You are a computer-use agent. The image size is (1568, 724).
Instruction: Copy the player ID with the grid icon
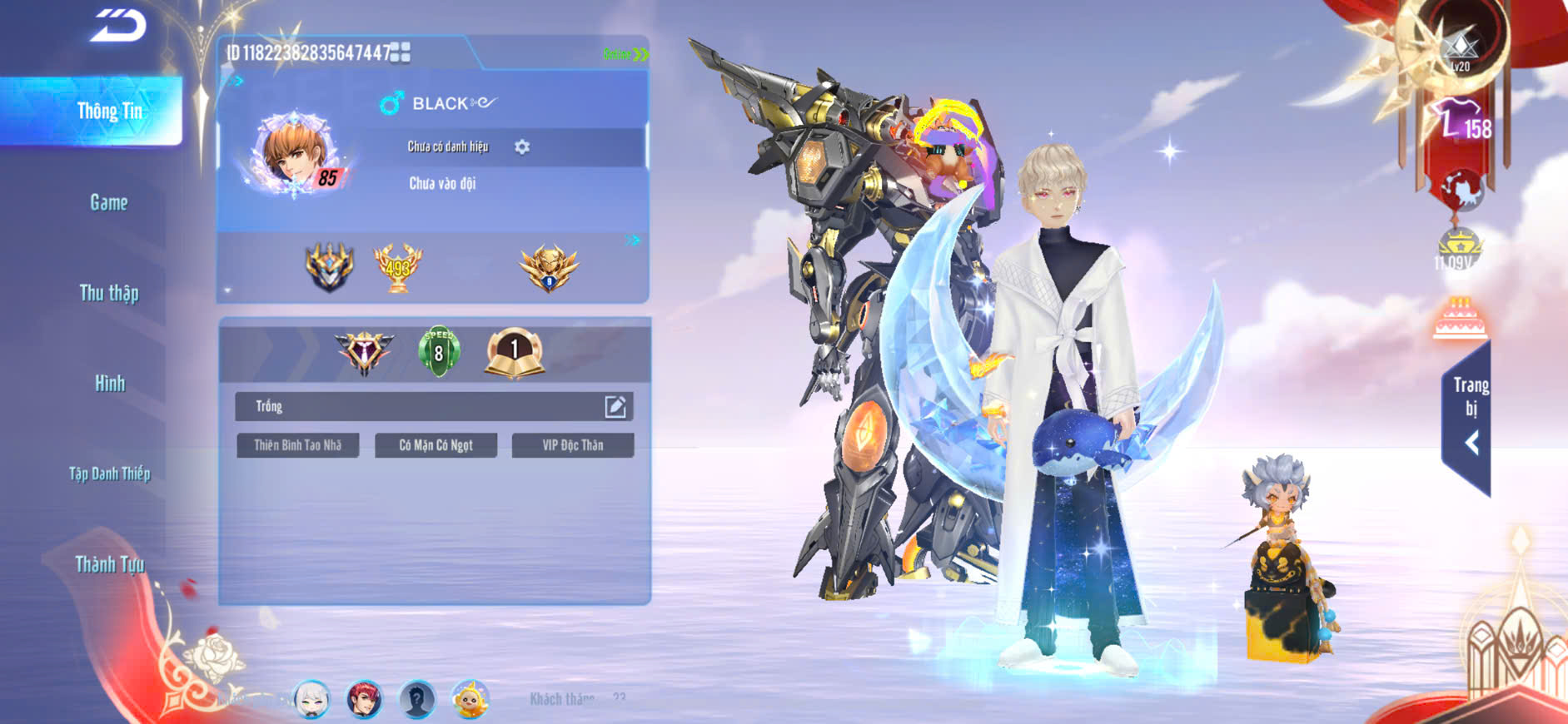(x=401, y=53)
